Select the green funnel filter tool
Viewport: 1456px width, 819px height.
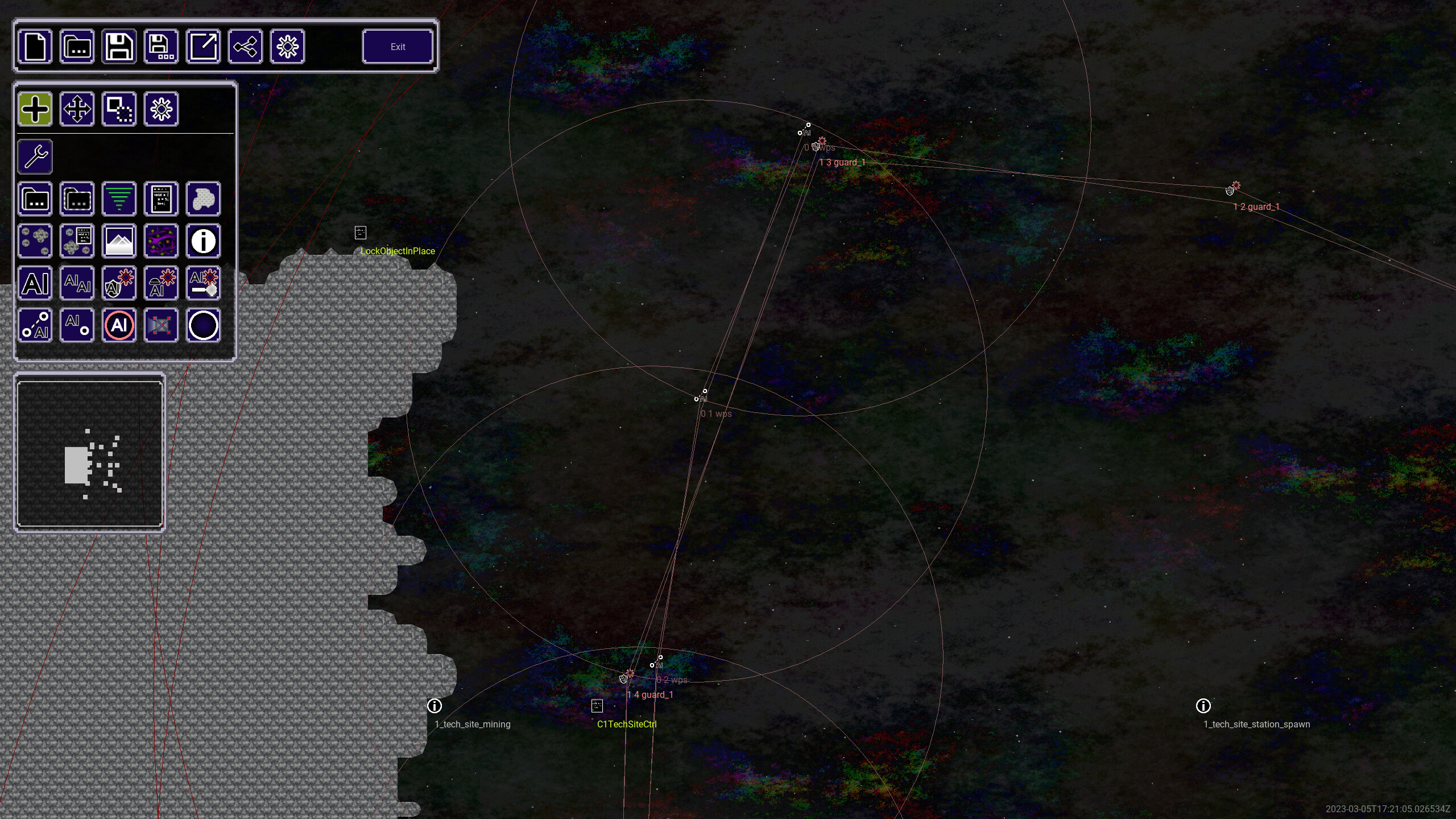[x=119, y=198]
